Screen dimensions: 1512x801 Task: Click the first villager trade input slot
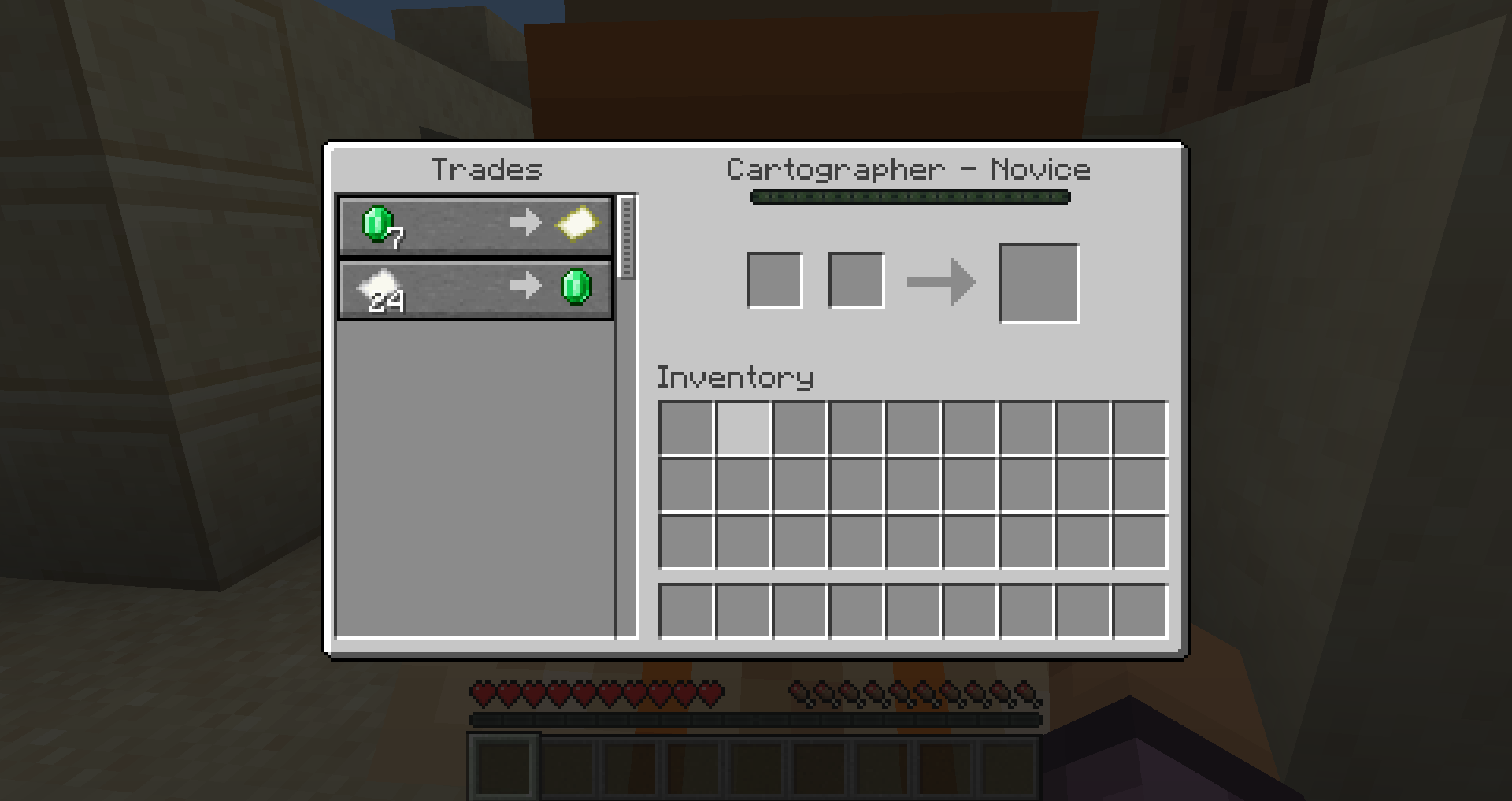[774, 280]
